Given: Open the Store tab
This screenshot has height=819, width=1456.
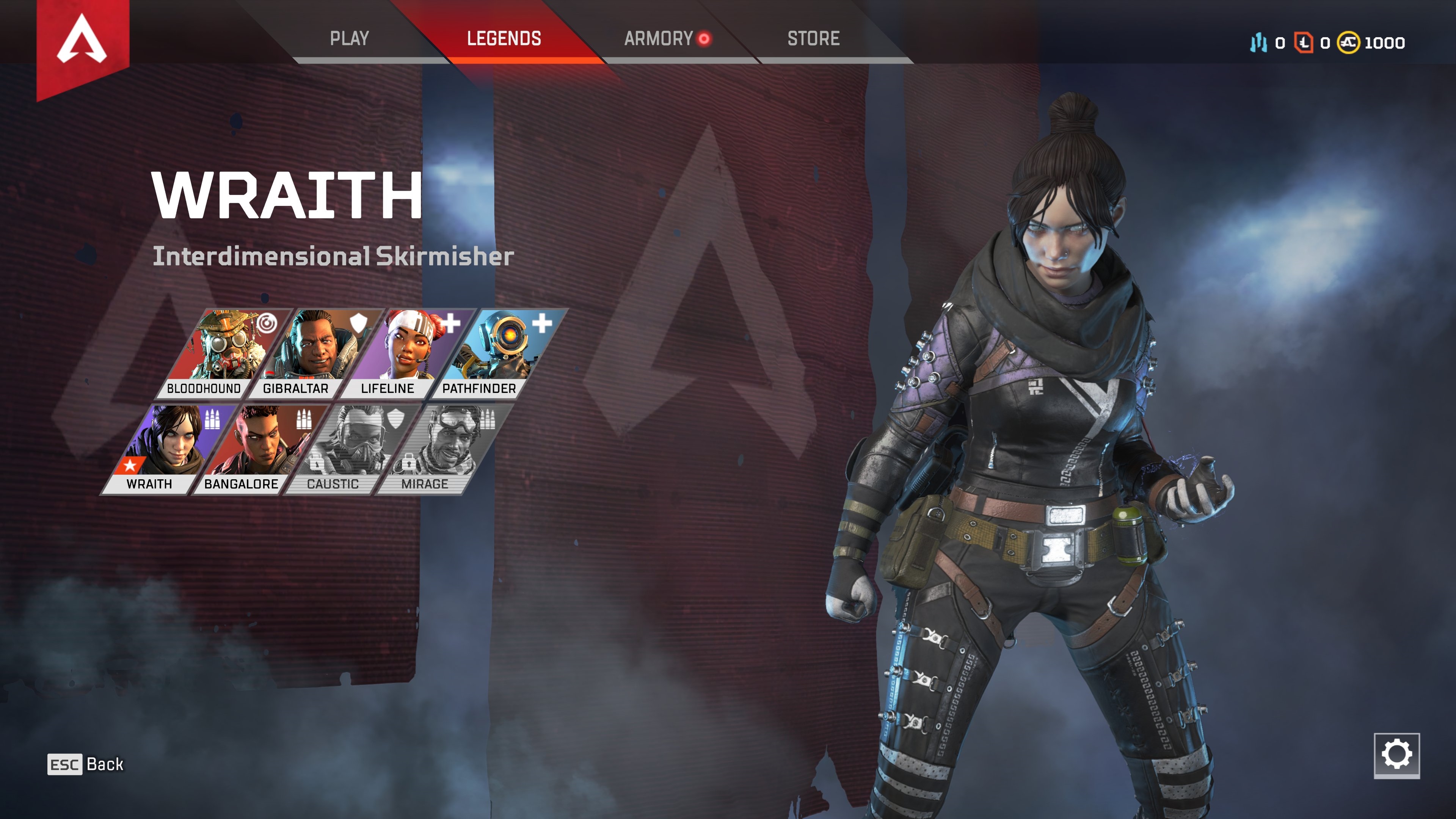Looking at the screenshot, I should [x=813, y=38].
